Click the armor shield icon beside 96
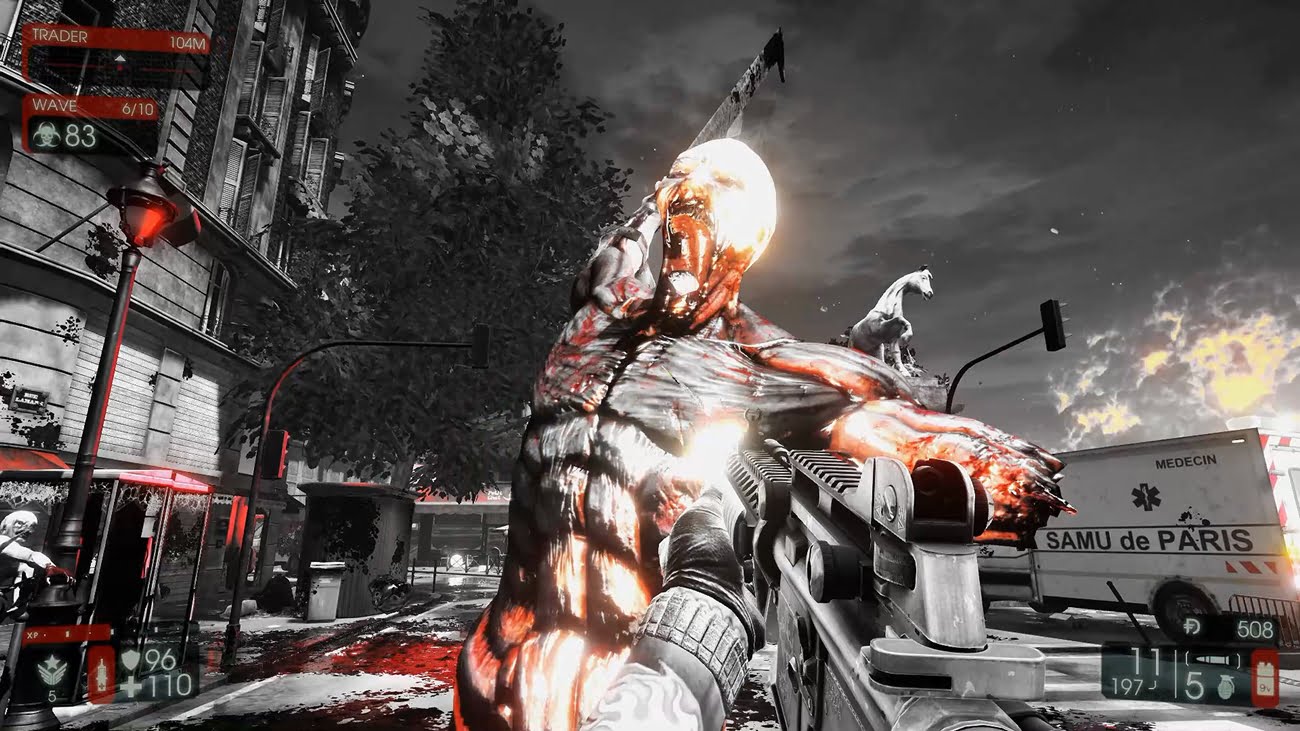The width and height of the screenshot is (1300, 731). point(132,660)
